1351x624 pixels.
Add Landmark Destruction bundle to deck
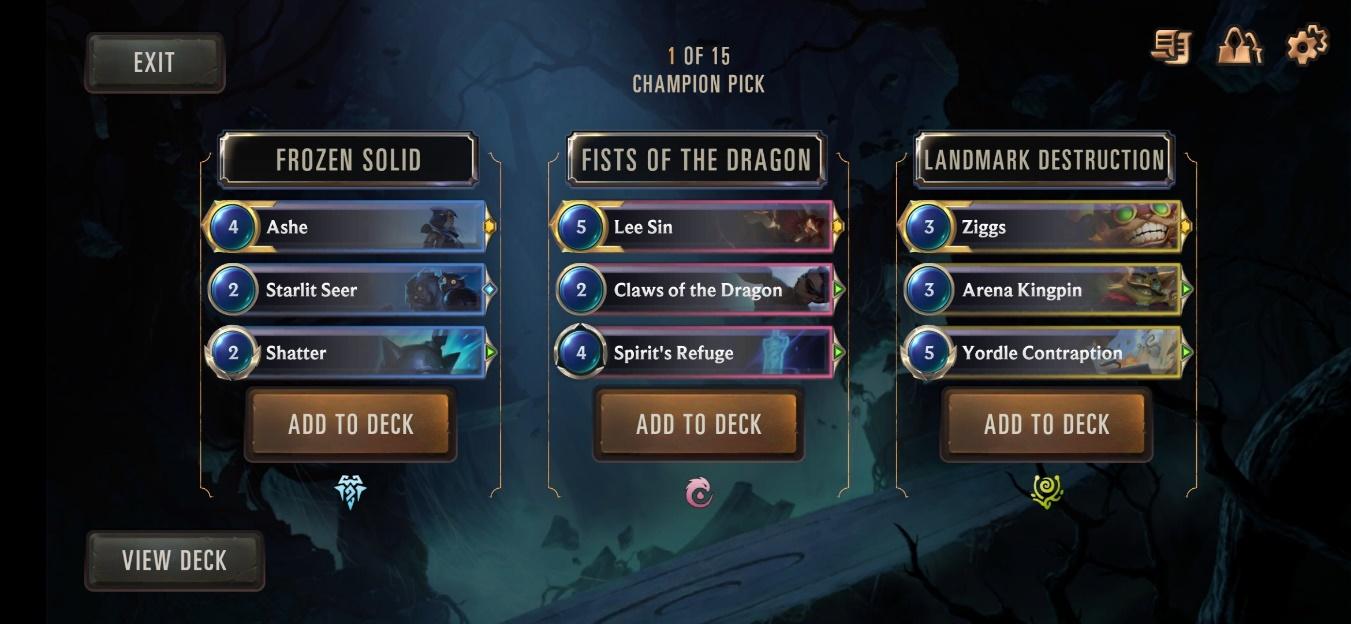point(1046,425)
